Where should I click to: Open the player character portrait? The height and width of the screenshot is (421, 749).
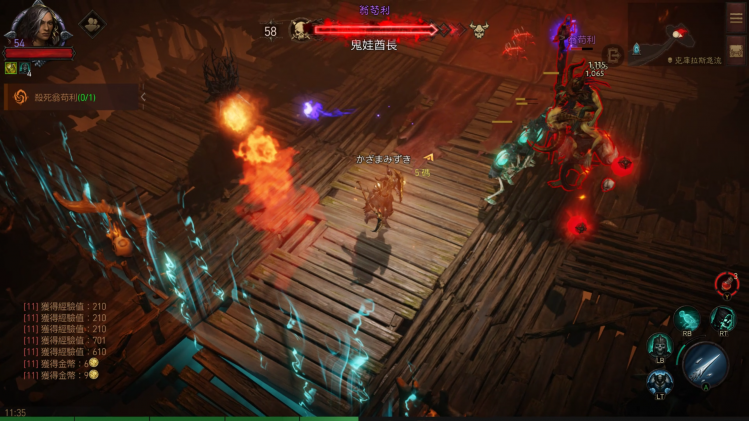[x=36, y=23]
